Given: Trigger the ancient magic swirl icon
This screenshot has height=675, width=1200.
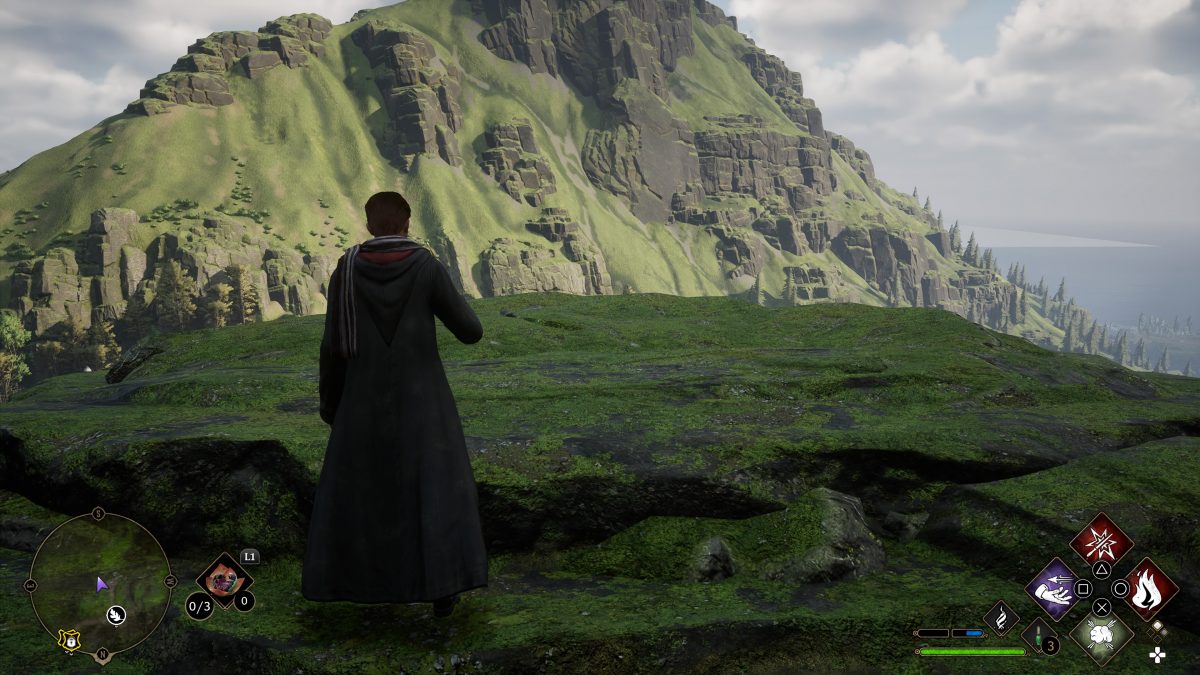Looking at the screenshot, I should click(x=1001, y=617).
